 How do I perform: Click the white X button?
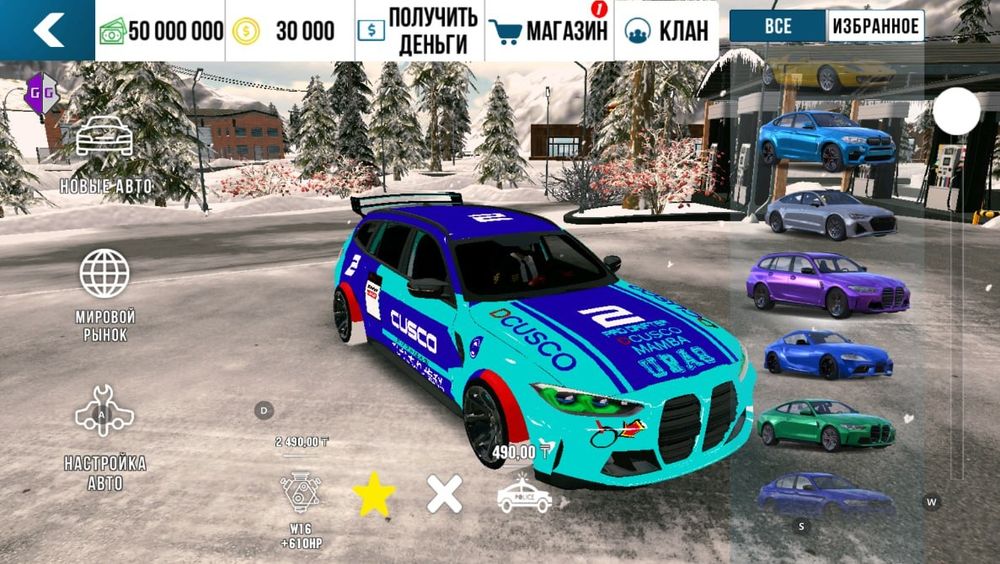coord(445,494)
